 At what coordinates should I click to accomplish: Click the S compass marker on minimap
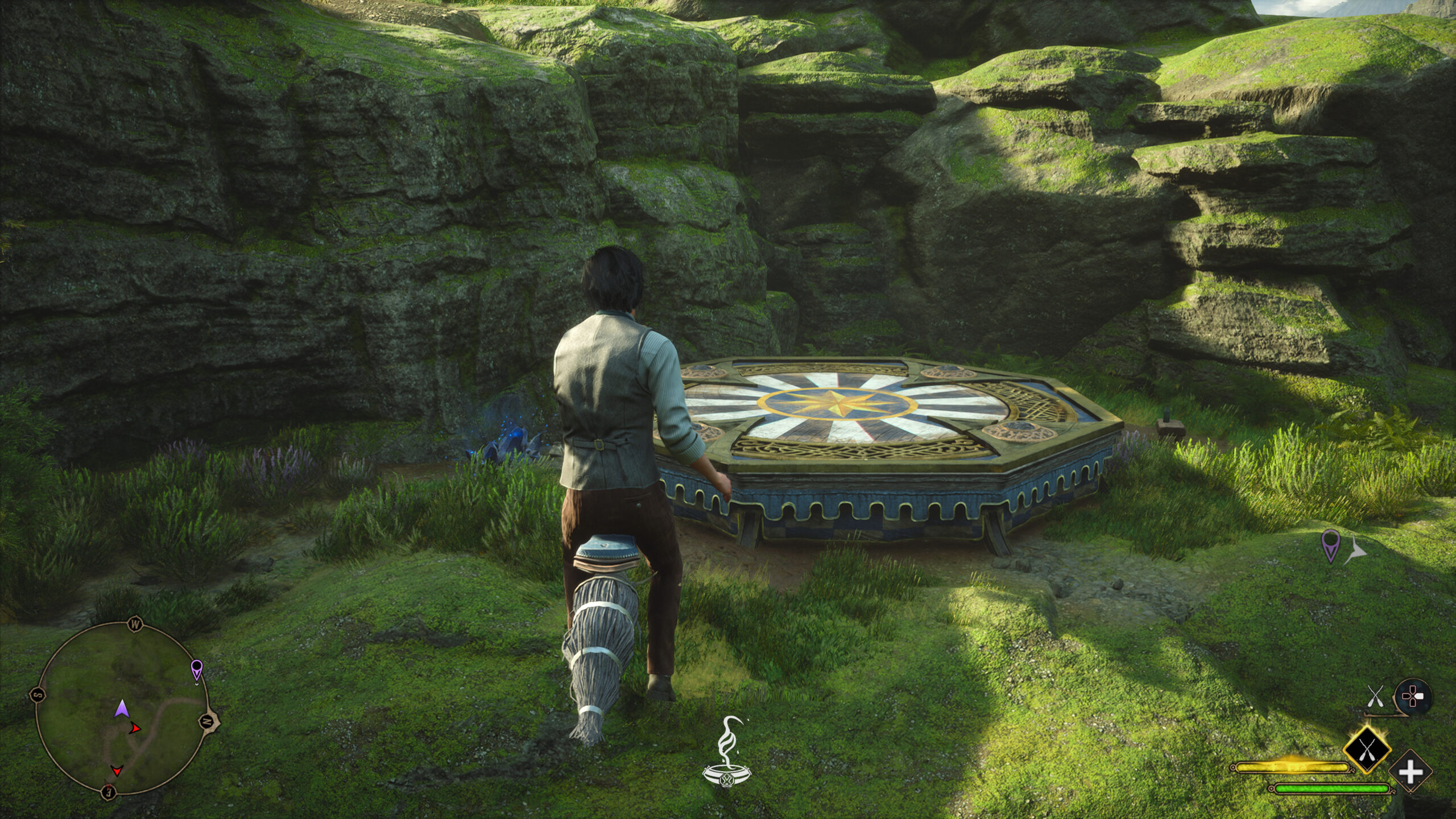point(38,694)
